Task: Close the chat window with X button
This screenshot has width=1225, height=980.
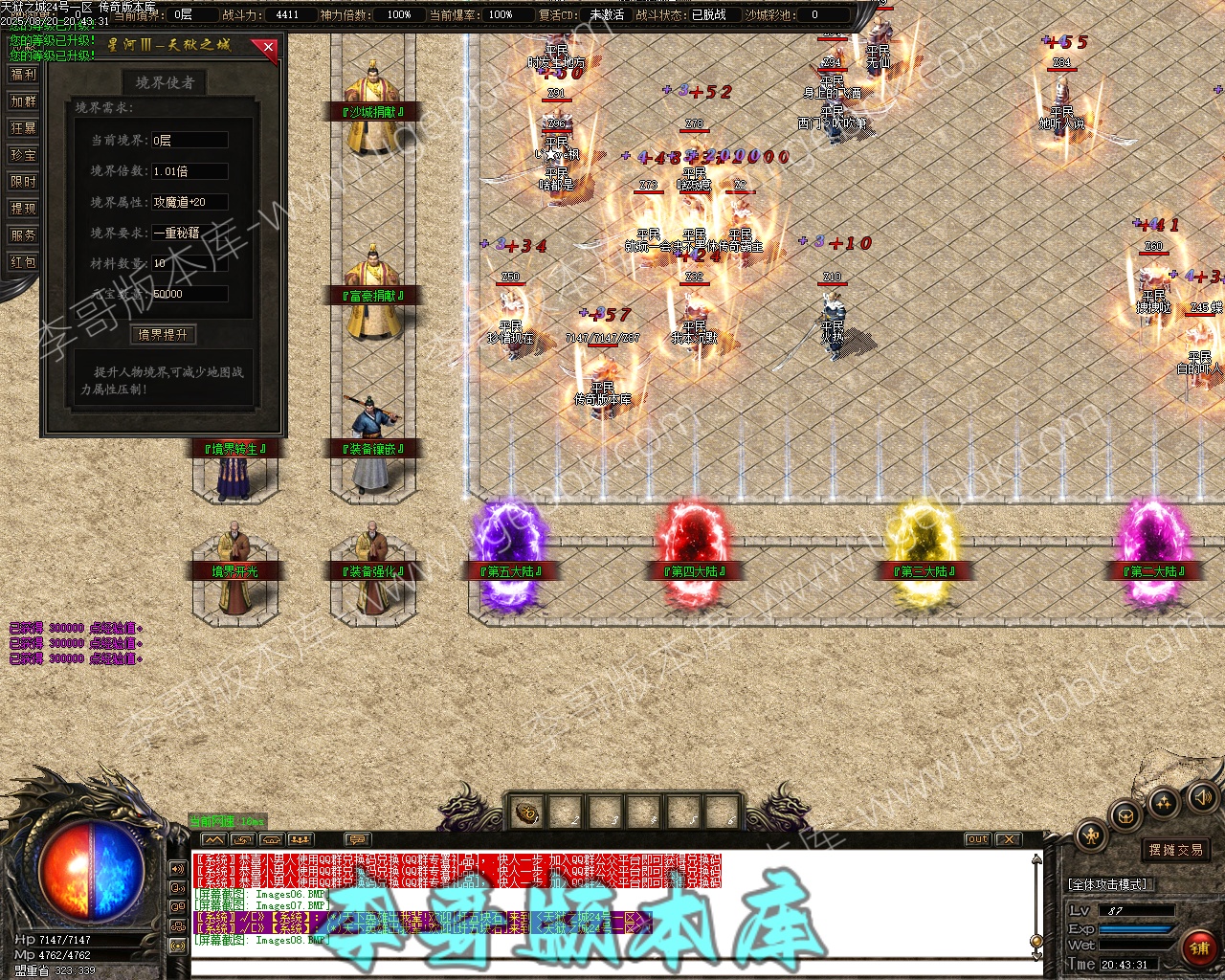Action: [1008, 839]
